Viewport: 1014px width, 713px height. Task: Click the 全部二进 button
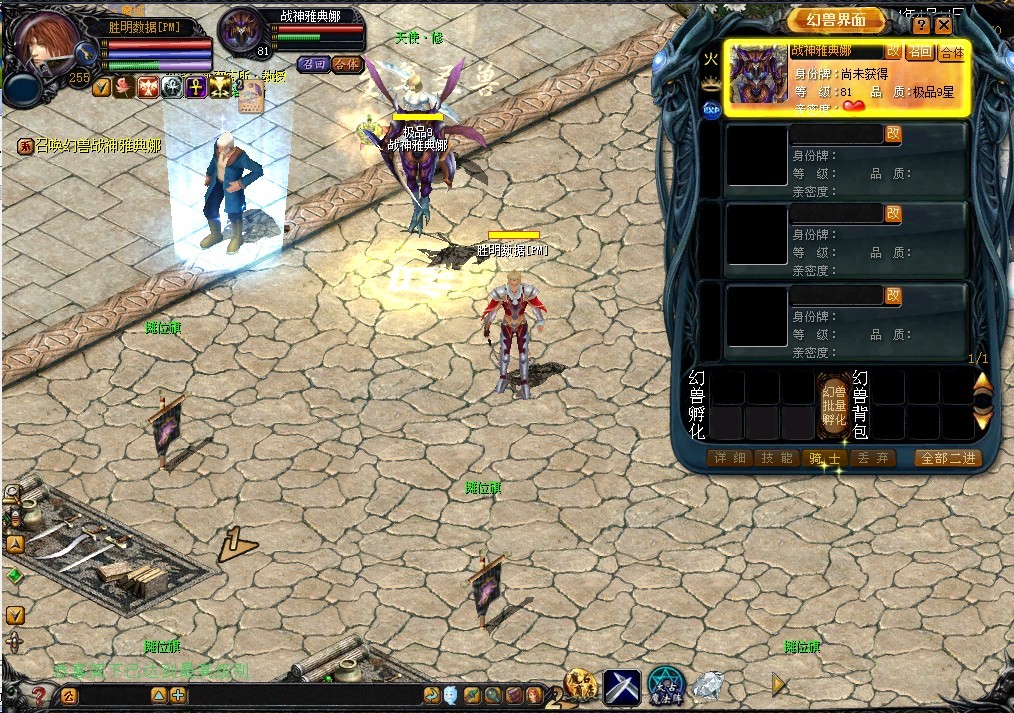click(x=948, y=458)
